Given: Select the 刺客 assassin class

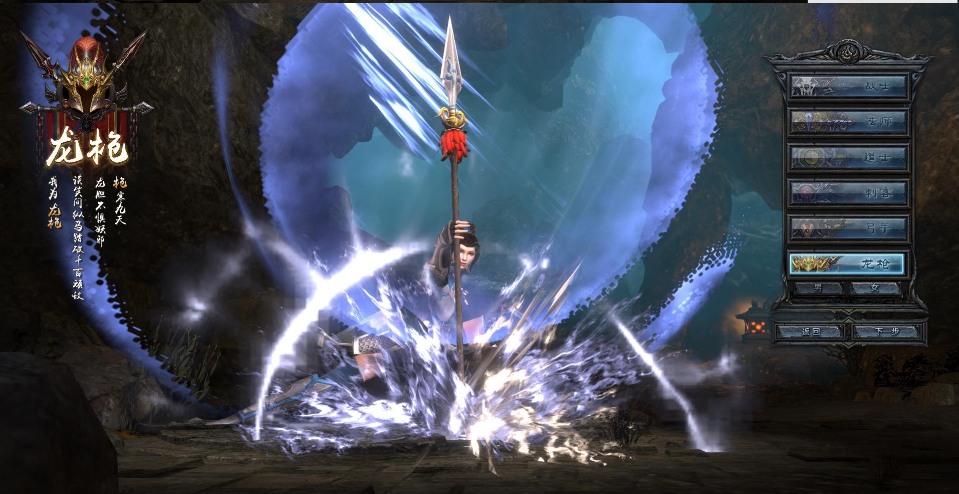Looking at the screenshot, I should point(848,193).
